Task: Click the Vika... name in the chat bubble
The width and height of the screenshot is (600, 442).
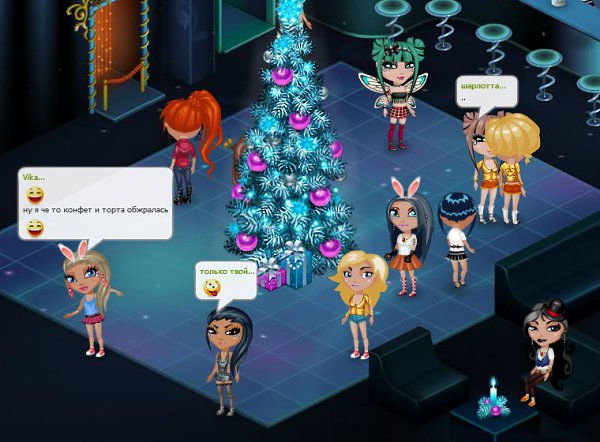Action: click(x=33, y=177)
